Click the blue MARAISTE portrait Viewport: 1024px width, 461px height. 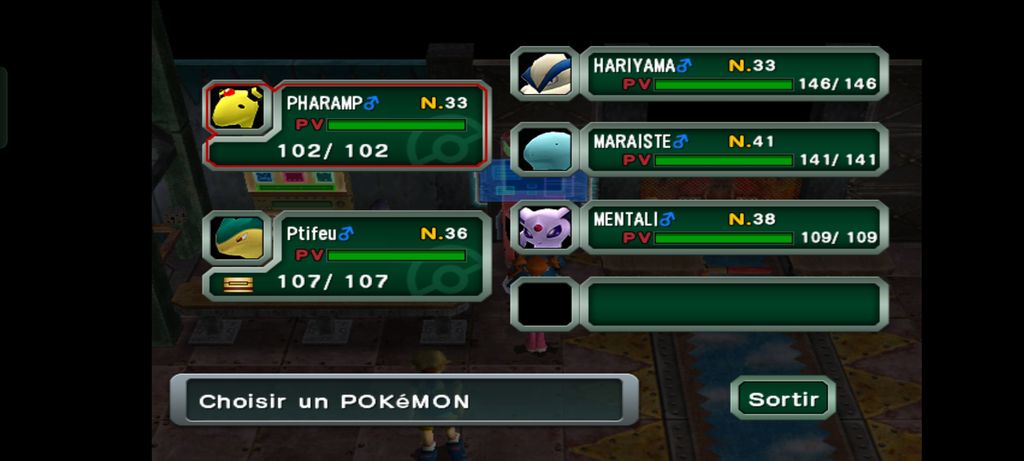pyautogui.click(x=545, y=150)
